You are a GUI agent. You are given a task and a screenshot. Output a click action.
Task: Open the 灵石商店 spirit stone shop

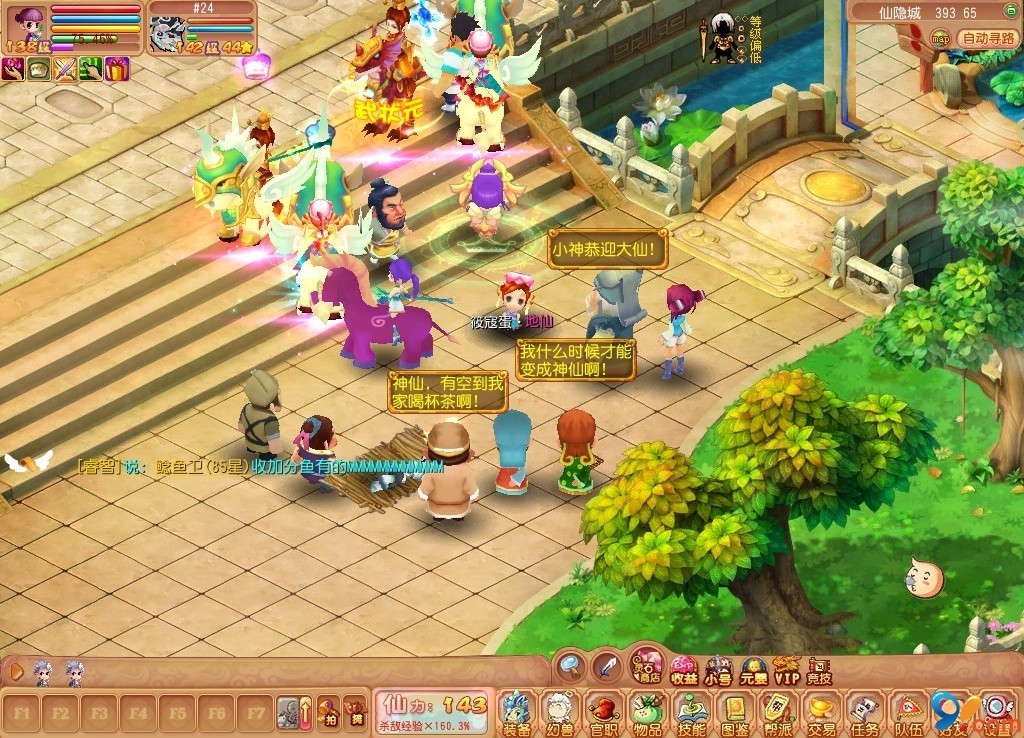(x=648, y=666)
